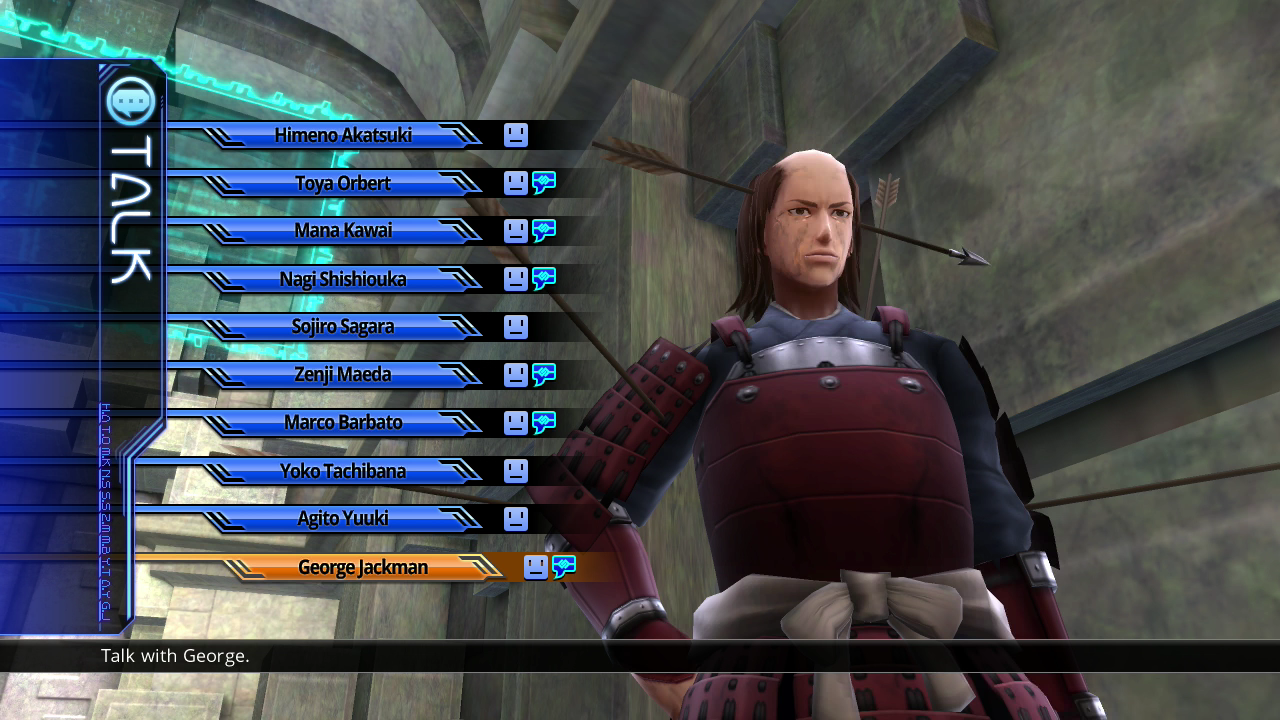Viewport: 1280px width, 720px height.
Task: Select the Sojiro Sagara entry
Action: click(343, 327)
